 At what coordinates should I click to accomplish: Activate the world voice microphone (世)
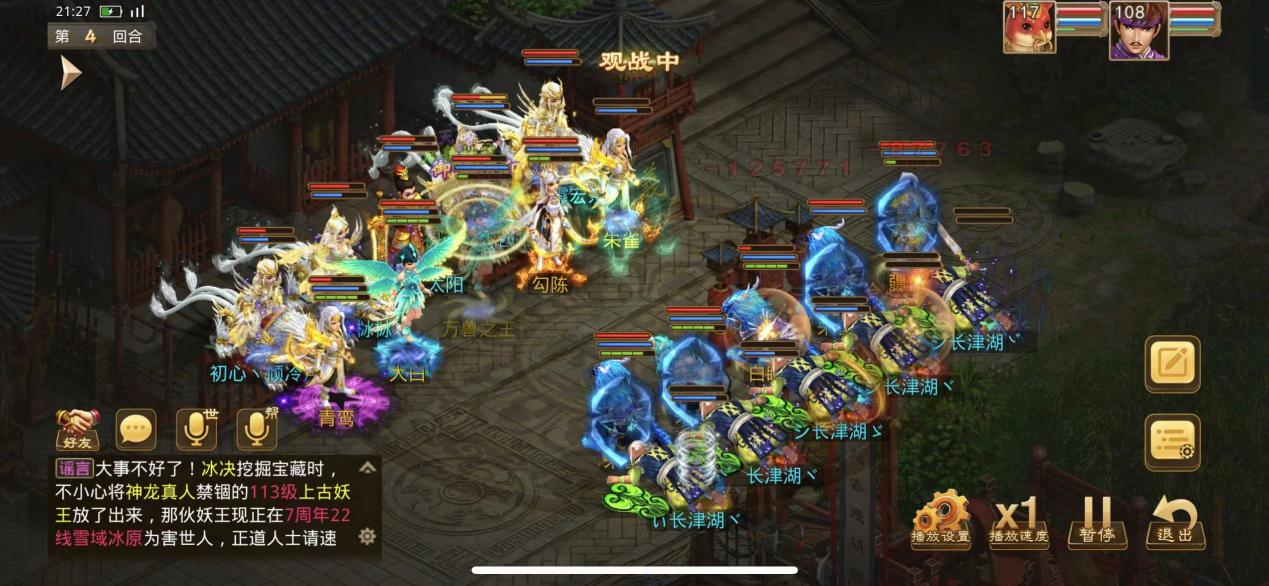[x=196, y=428]
